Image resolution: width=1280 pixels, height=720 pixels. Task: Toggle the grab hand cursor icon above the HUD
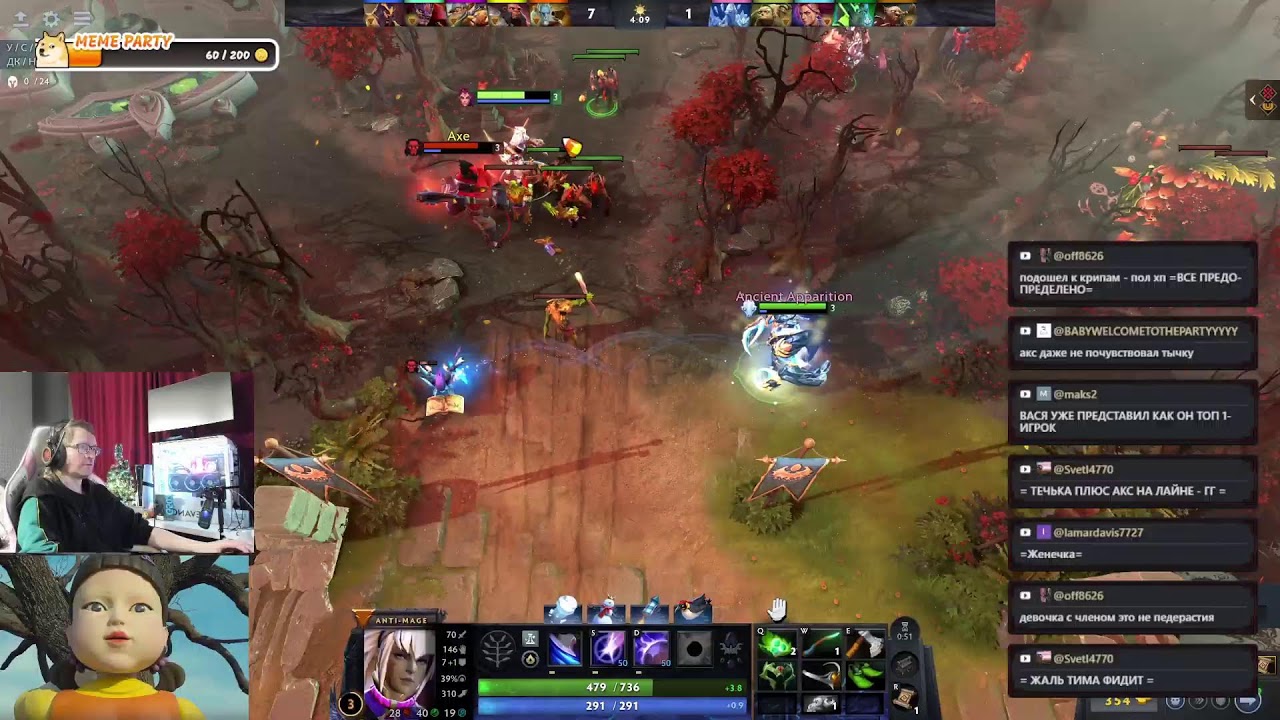777,611
